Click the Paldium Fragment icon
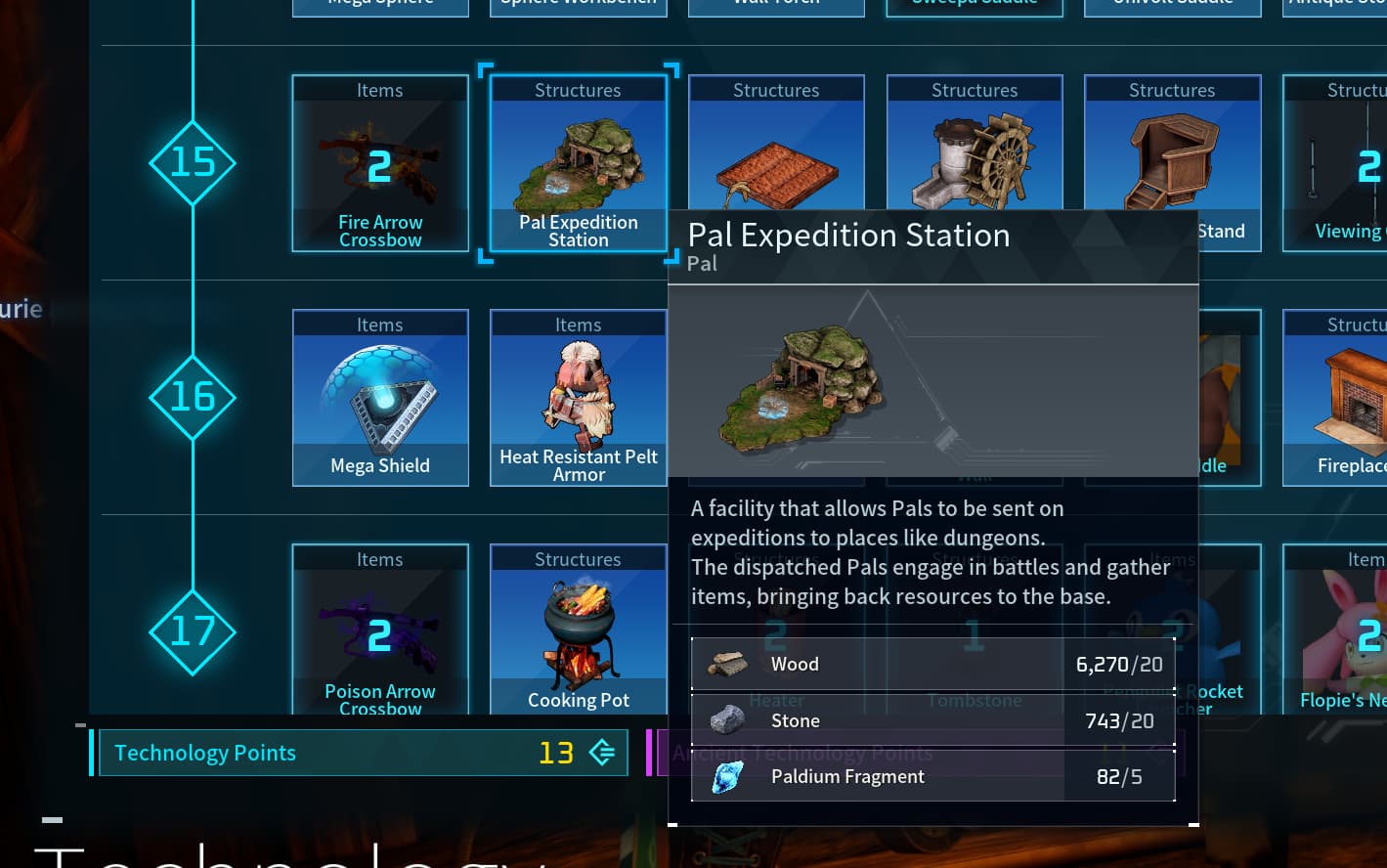Viewport: 1387px width, 868px height. click(730, 776)
